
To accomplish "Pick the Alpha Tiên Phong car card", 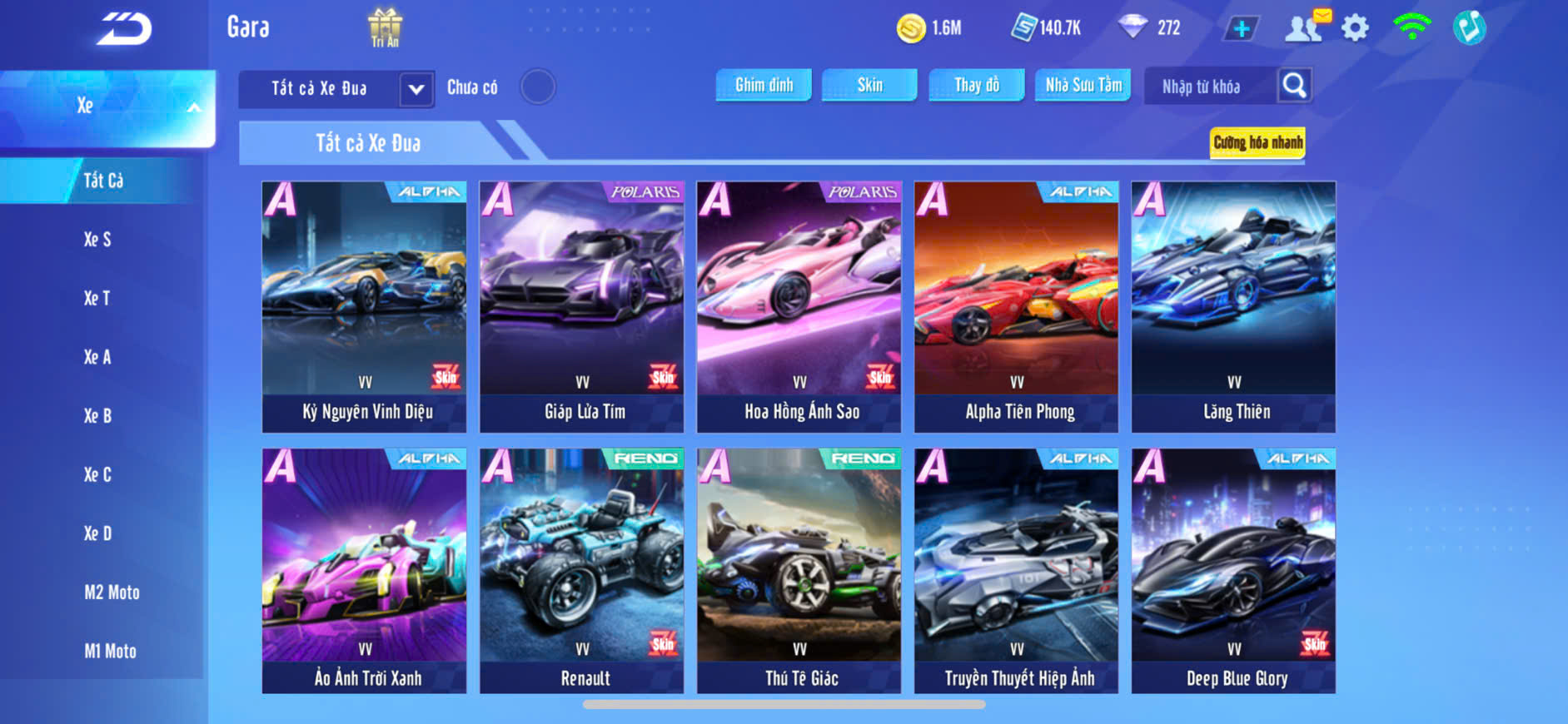I will 1017,306.
